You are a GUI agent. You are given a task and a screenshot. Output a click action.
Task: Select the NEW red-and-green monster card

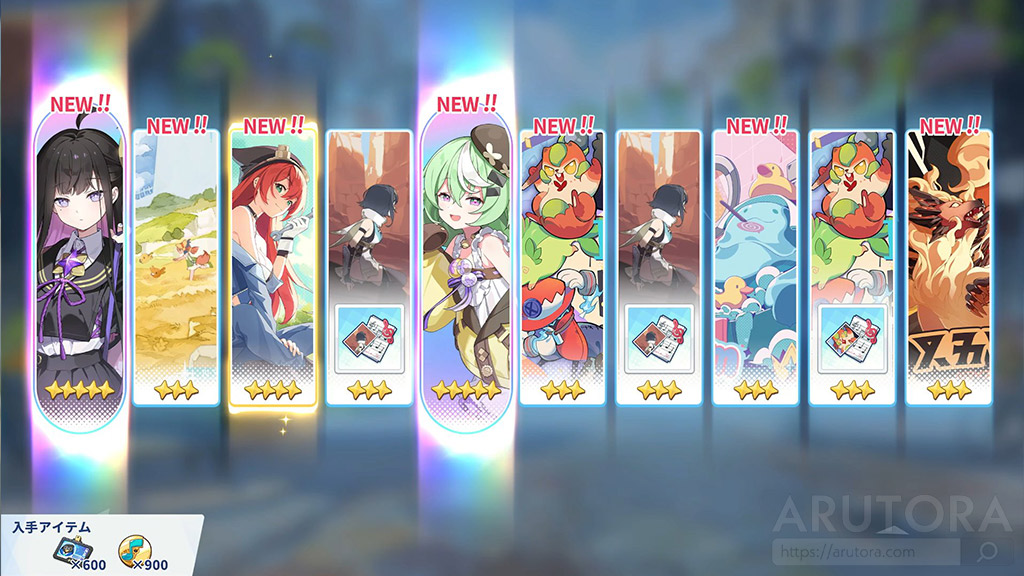[x=562, y=265]
